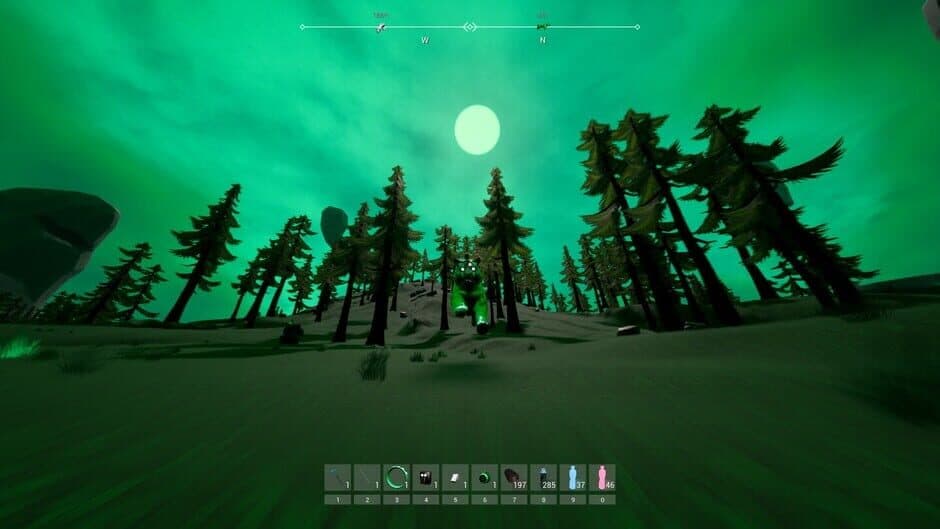This screenshot has width=940, height=529.
Task: Equip the thin tool in slot 2
Action: [x=367, y=477]
